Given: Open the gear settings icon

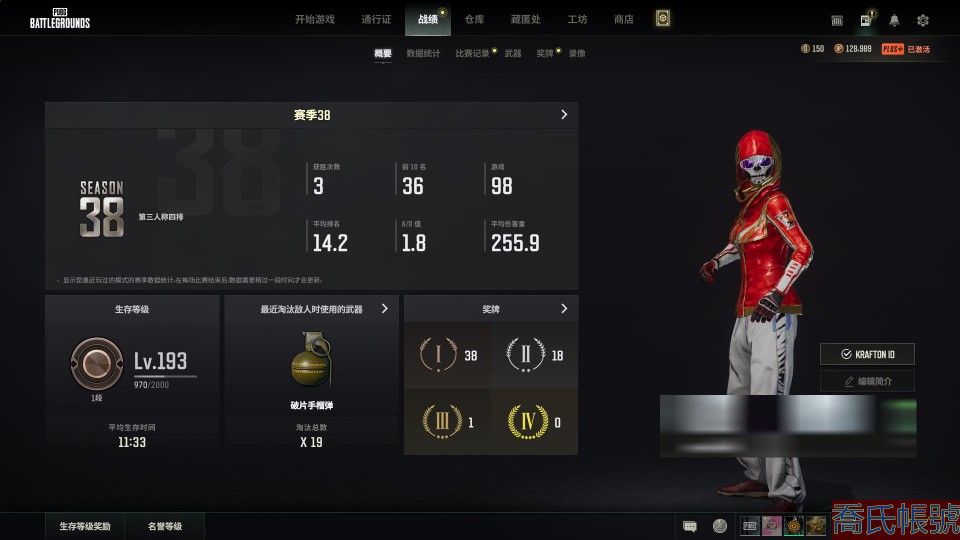Looking at the screenshot, I should pos(922,20).
